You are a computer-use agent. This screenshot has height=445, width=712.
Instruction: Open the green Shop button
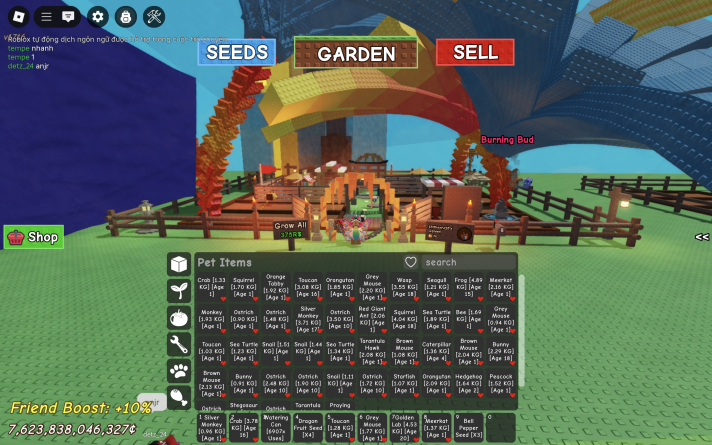(x=34, y=237)
